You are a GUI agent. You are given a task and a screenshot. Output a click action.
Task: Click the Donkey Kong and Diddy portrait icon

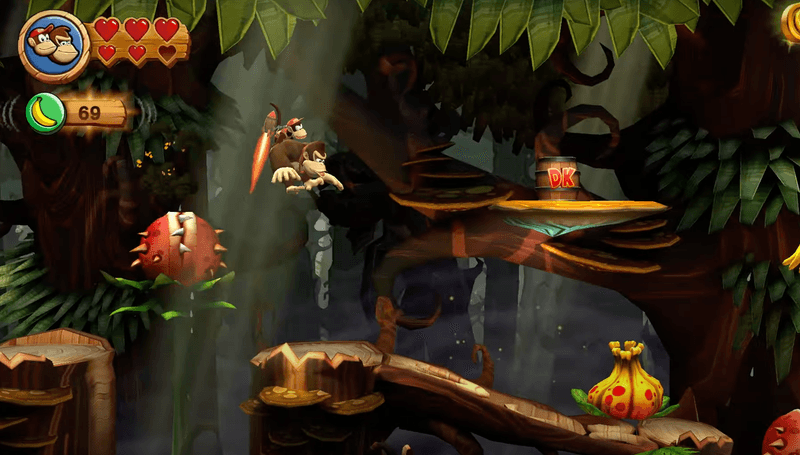point(55,46)
